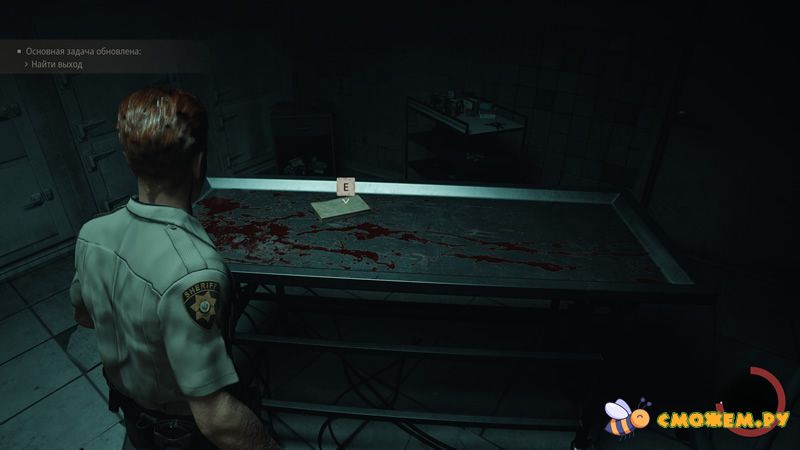The image size is (800, 450).
Task: Click the "Найти выход" objective tracker
Action: 57,64
